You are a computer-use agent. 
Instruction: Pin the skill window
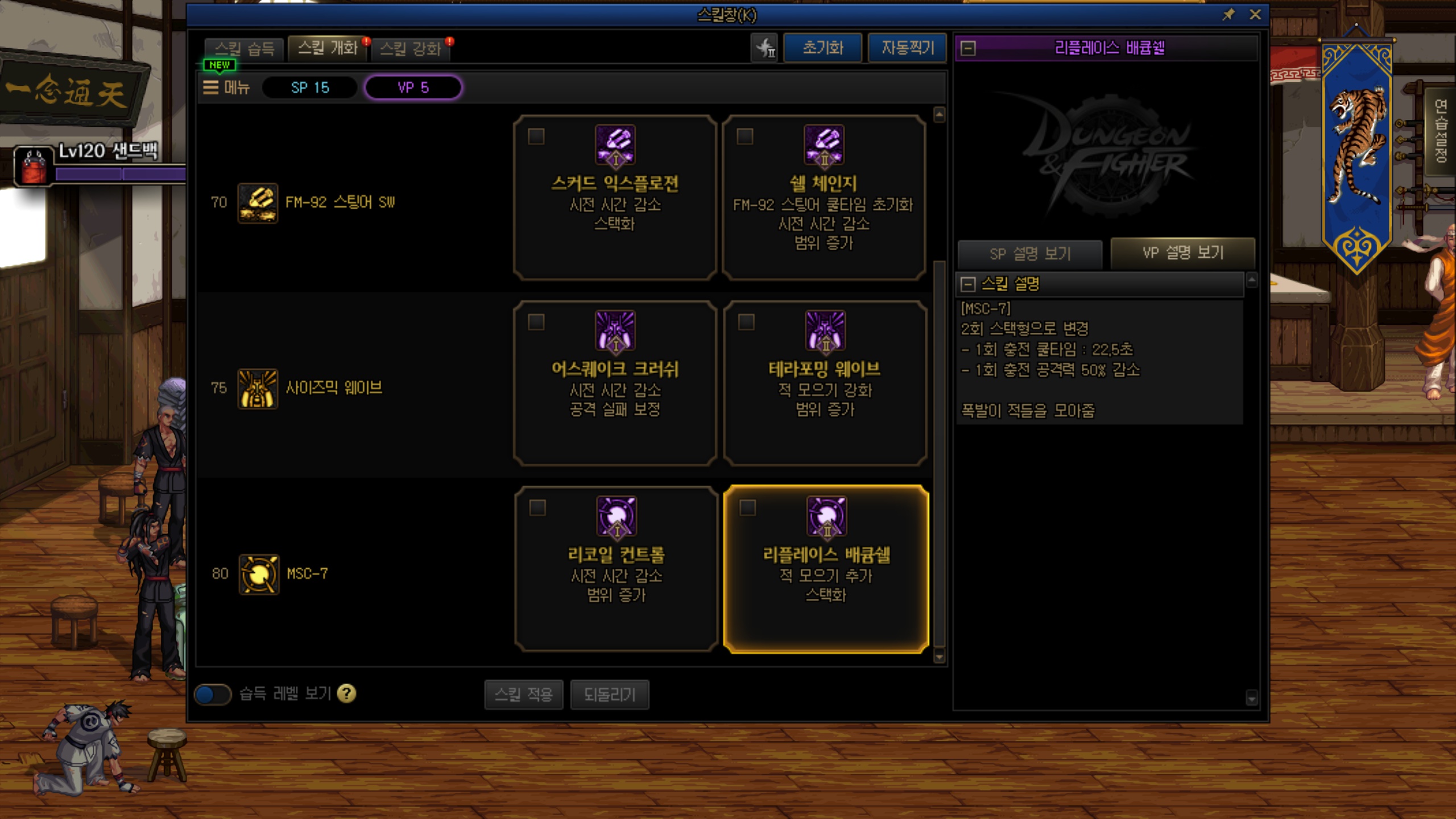(x=1228, y=15)
